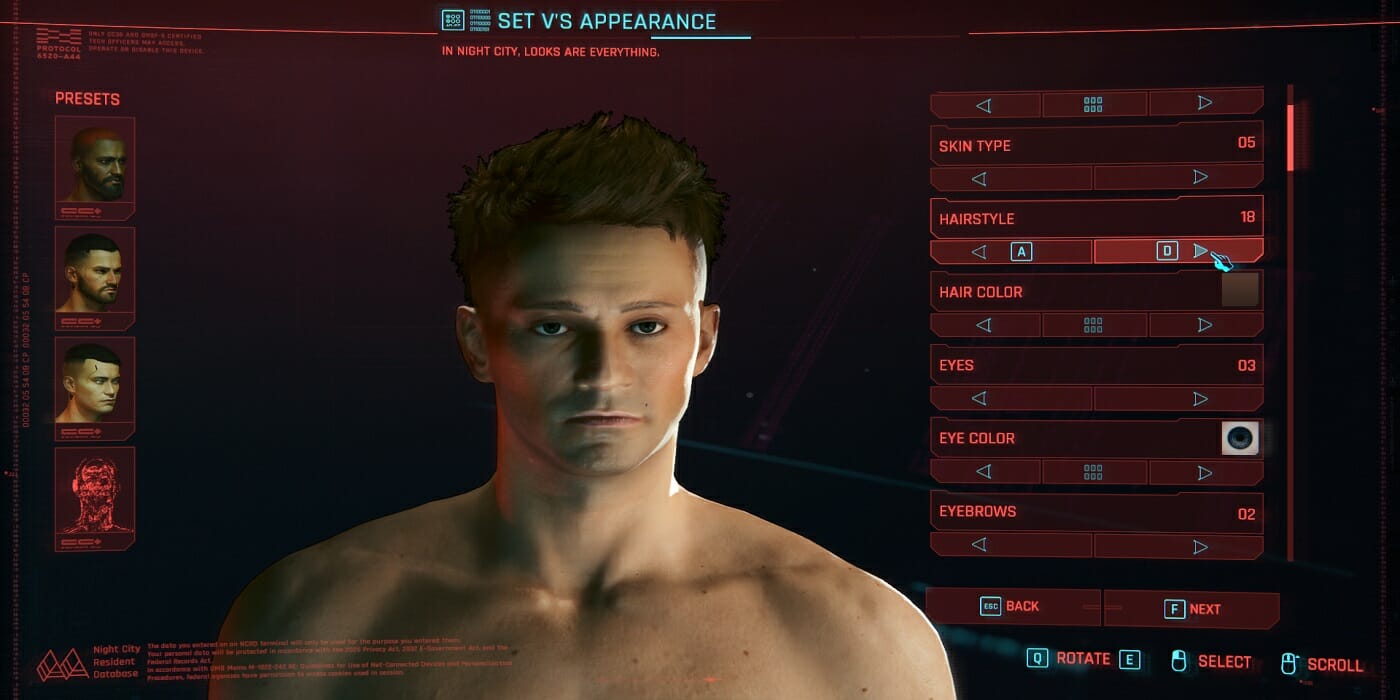Select next hair color
Viewport: 1400px width, 700px height.
pos(1205,325)
